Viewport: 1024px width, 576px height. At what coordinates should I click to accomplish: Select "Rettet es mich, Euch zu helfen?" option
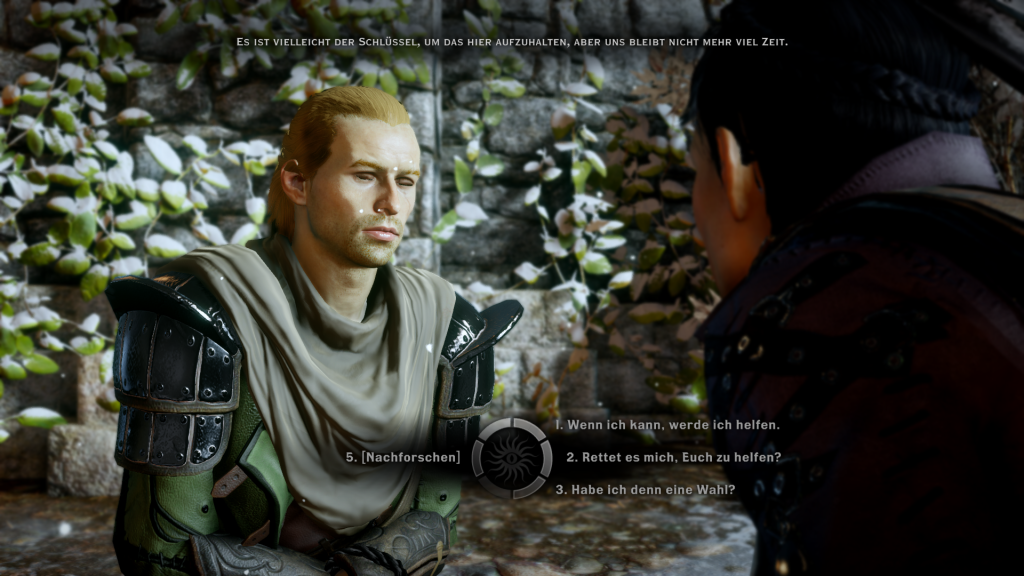pyautogui.click(x=673, y=457)
